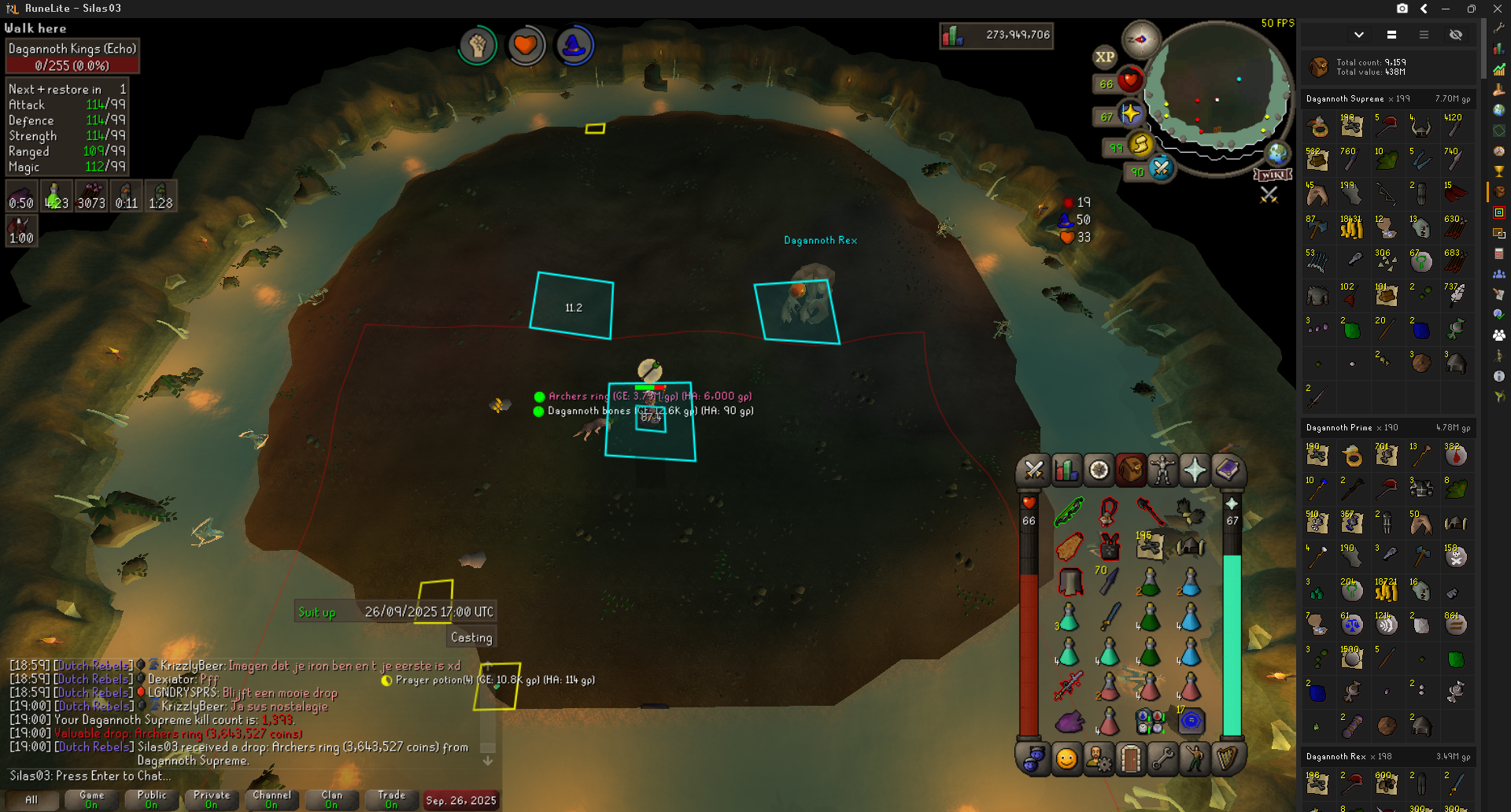Open the Logout door tab
Image resolution: width=1511 pixels, height=812 pixels.
[1130, 759]
